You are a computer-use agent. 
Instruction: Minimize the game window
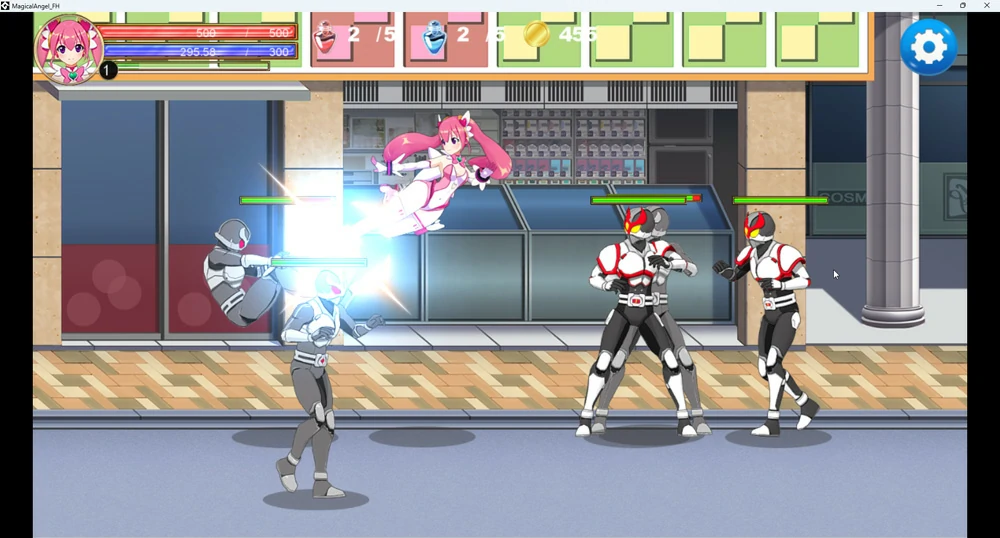click(x=939, y=6)
